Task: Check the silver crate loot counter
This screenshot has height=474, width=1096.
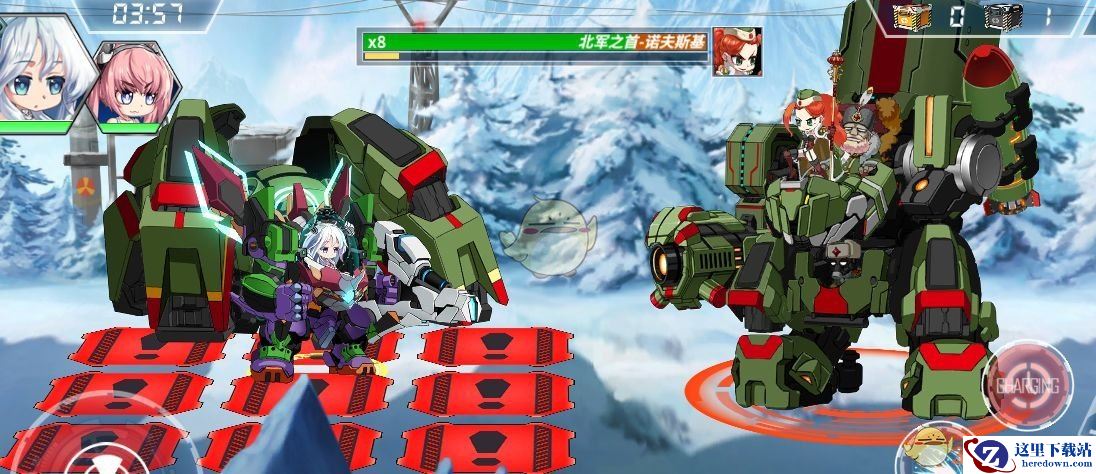Action: [x=1001, y=17]
